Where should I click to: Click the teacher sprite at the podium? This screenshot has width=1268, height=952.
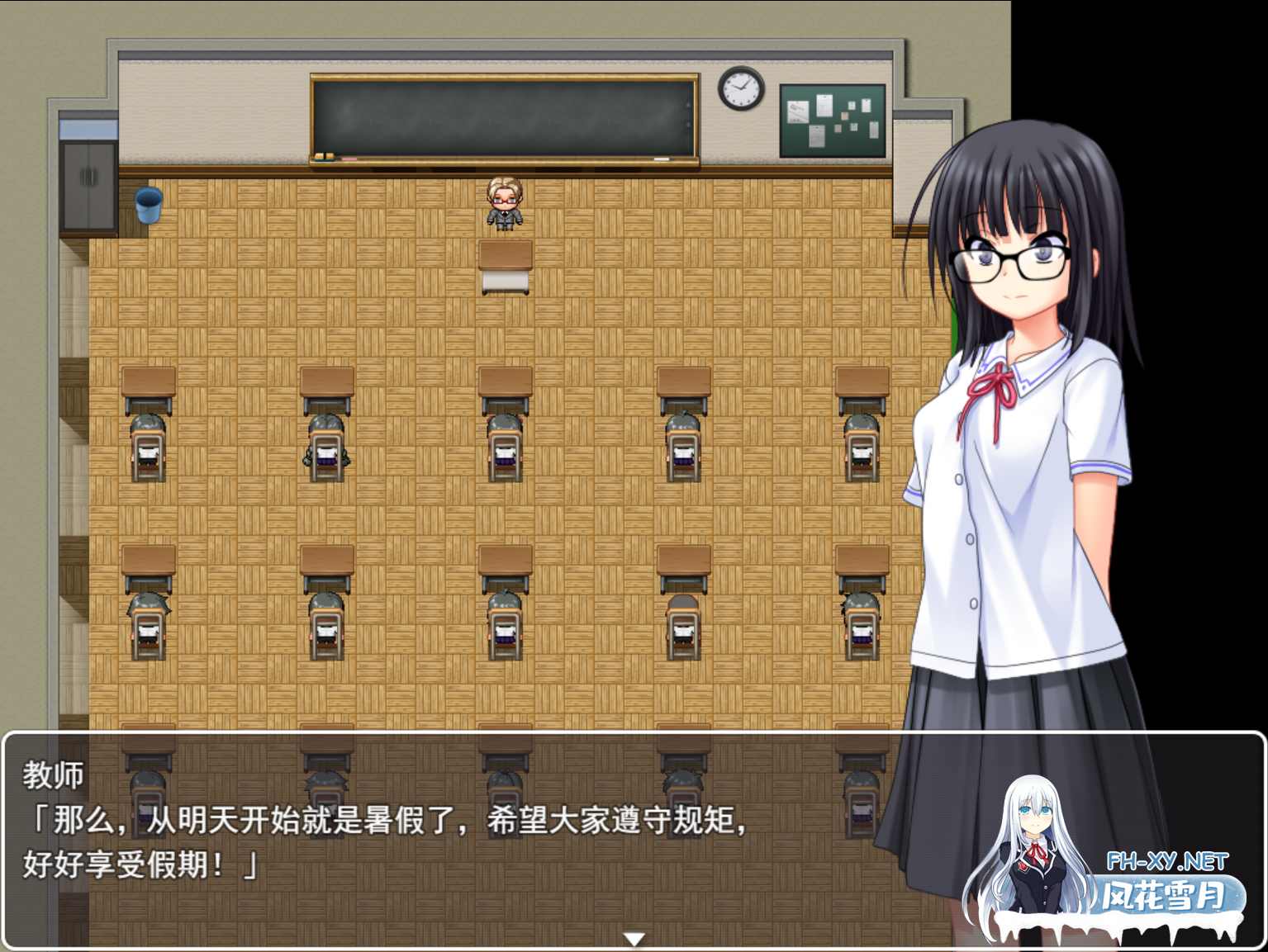click(505, 202)
